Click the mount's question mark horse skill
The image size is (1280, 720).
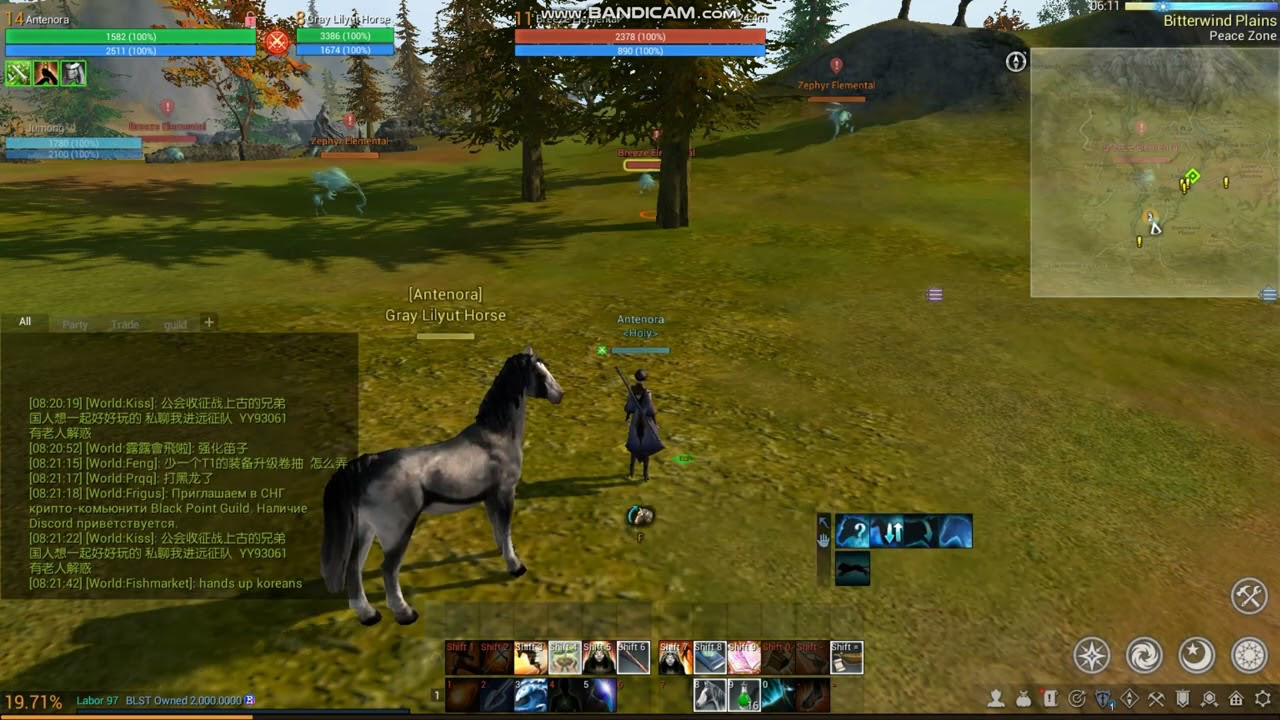click(853, 531)
